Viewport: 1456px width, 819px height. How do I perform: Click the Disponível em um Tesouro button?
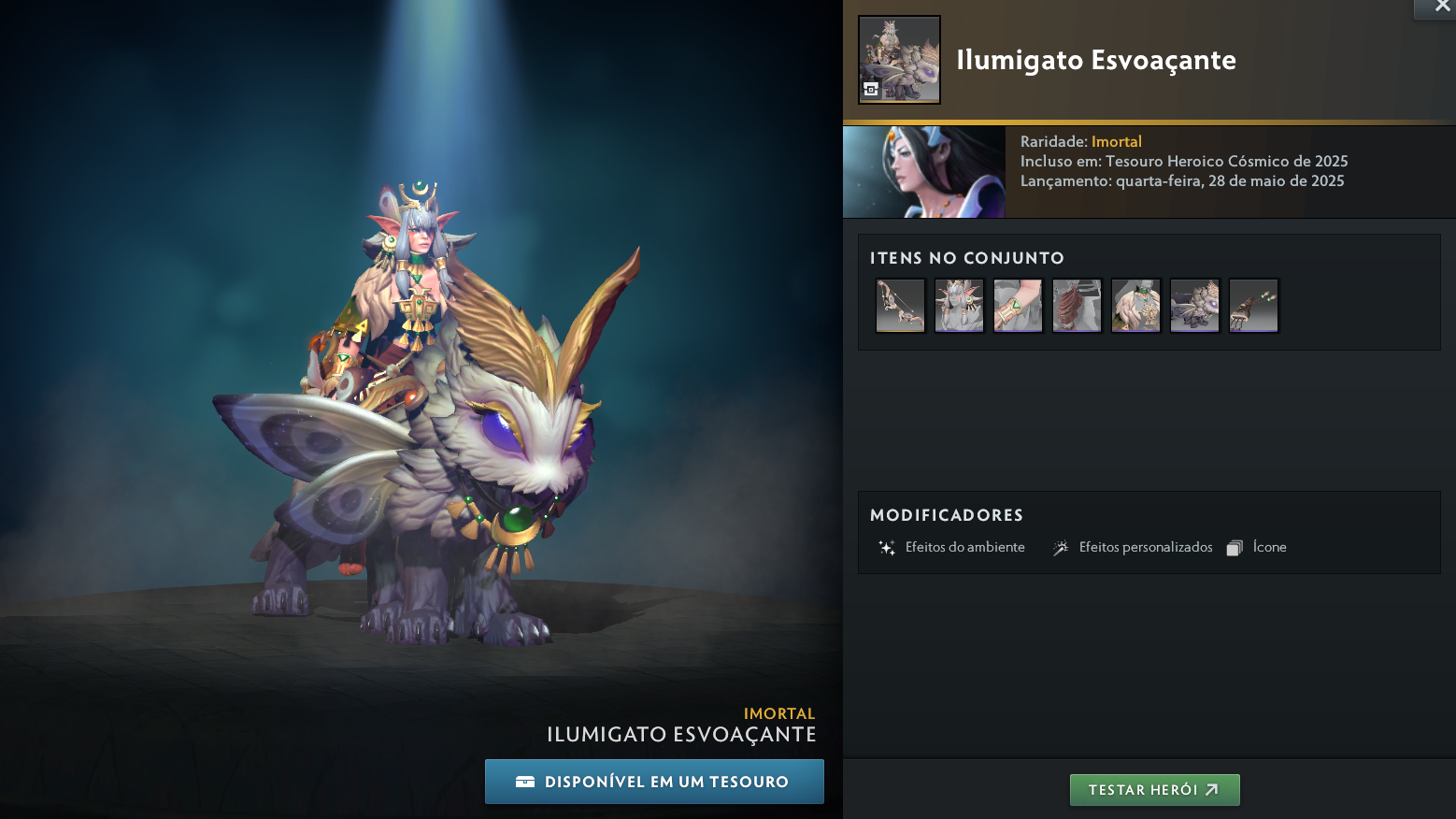click(x=654, y=782)
